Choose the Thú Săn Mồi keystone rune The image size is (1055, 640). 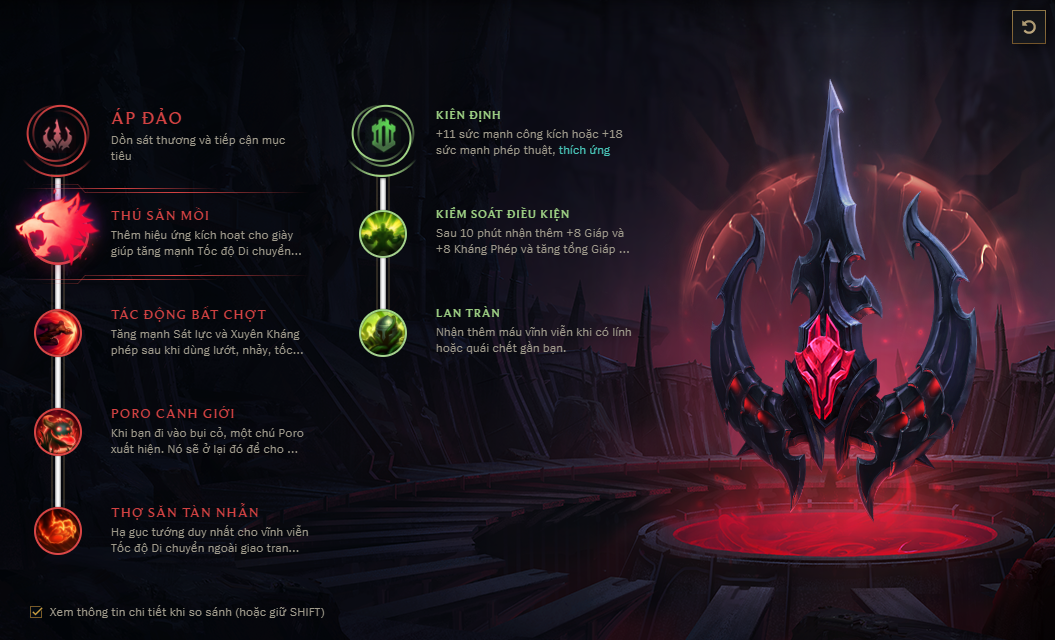56,229
